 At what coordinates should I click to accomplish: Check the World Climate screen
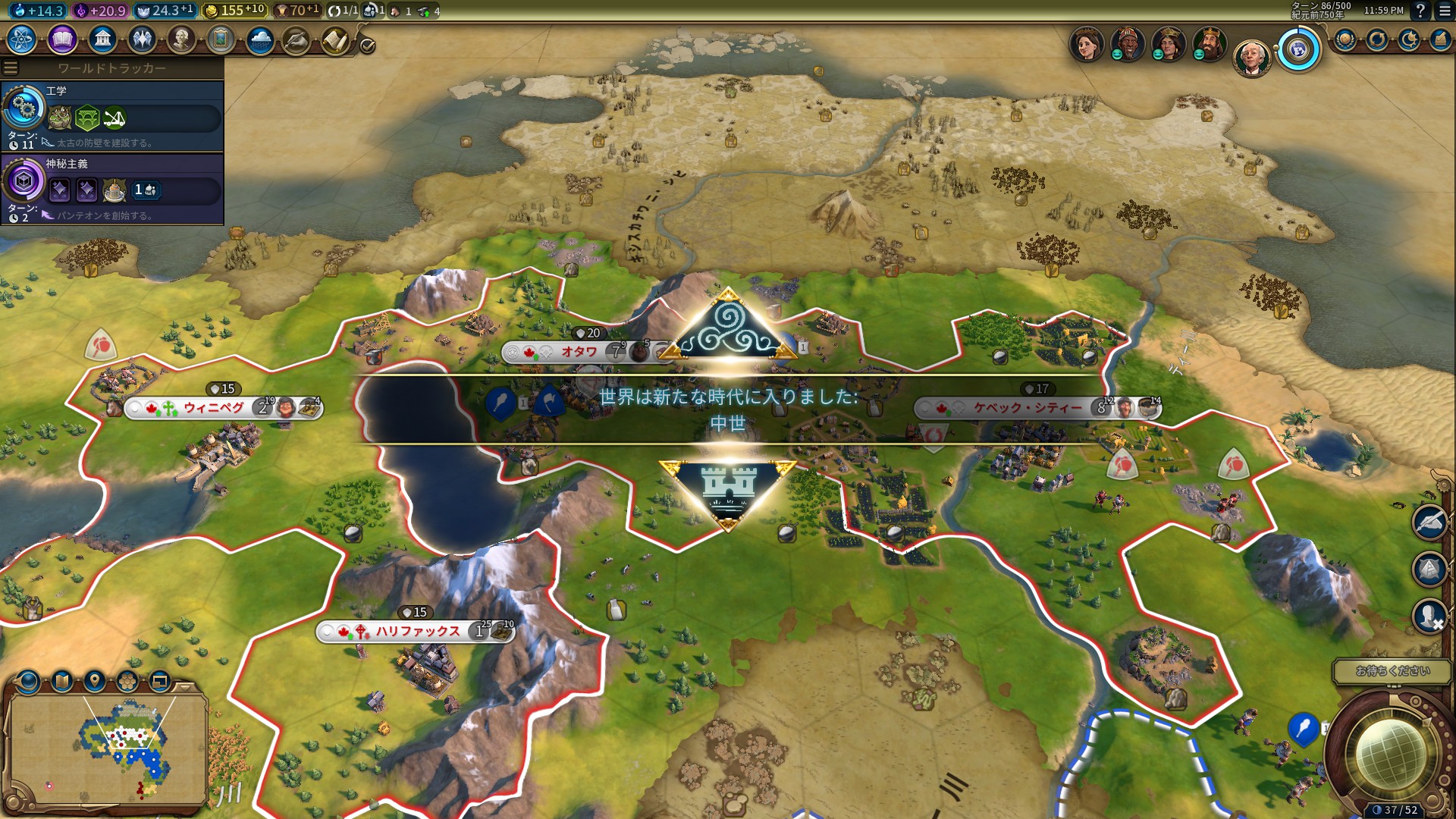(259, 43)
